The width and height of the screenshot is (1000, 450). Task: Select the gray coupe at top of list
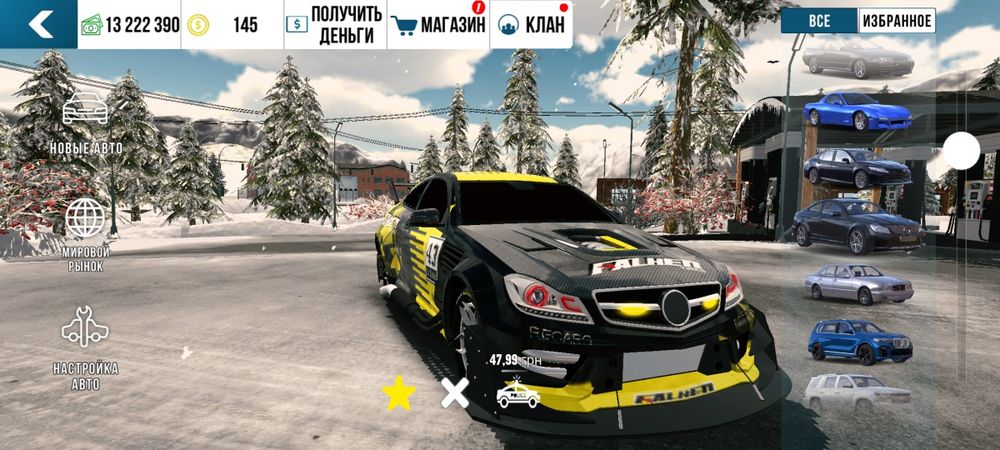coord(857,58)
